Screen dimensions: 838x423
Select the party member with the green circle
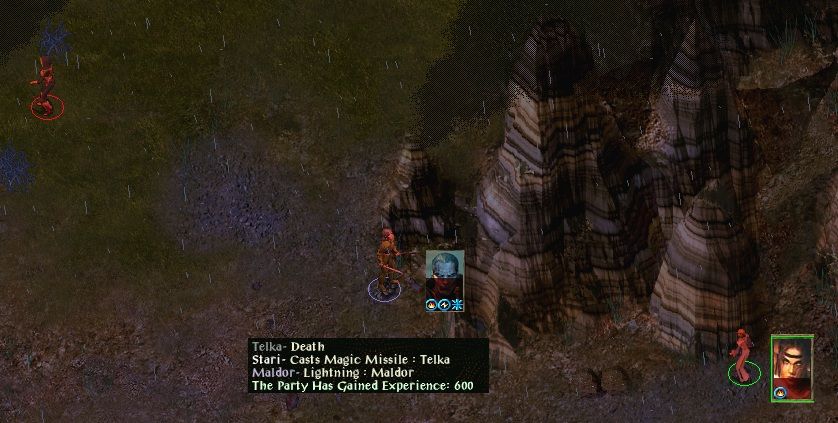tap(743, 356)
